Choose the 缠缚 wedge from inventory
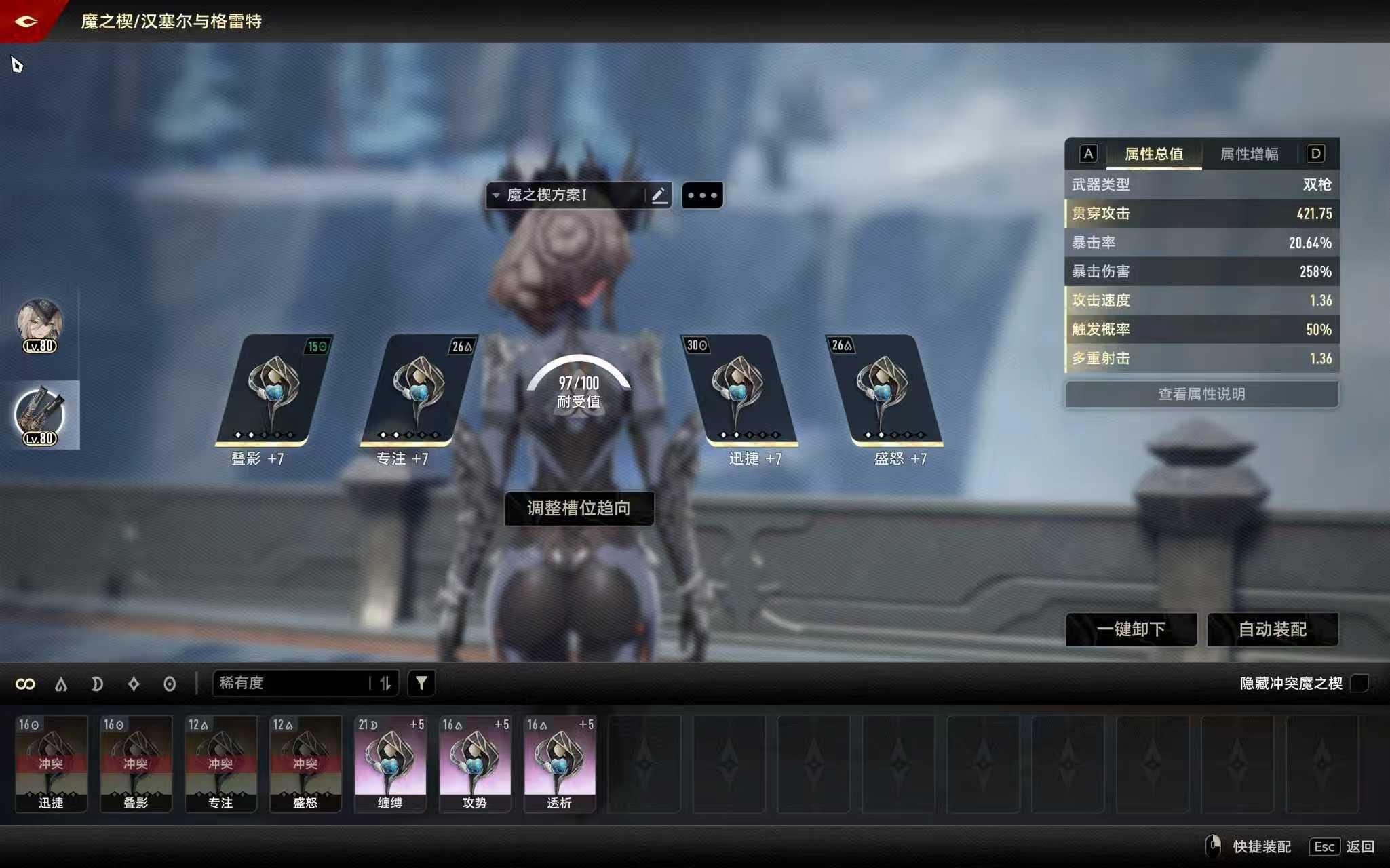Screen dimensions: 1390x868 pos(390,764)
